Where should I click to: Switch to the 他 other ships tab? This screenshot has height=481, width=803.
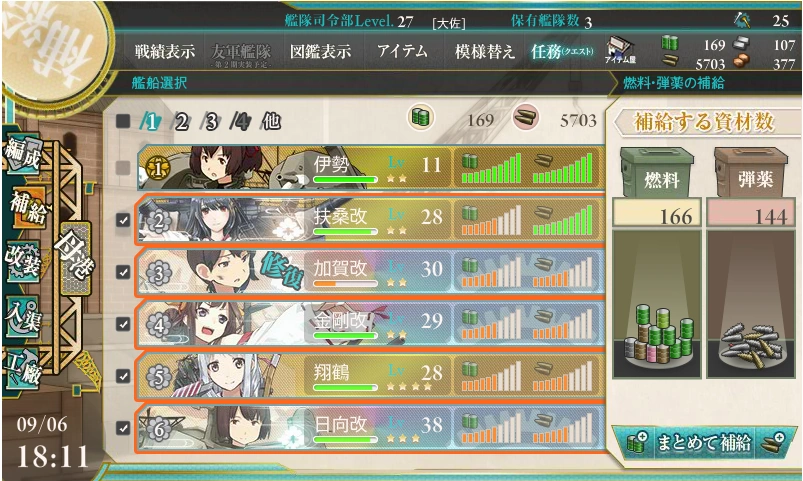coord(270,122)
